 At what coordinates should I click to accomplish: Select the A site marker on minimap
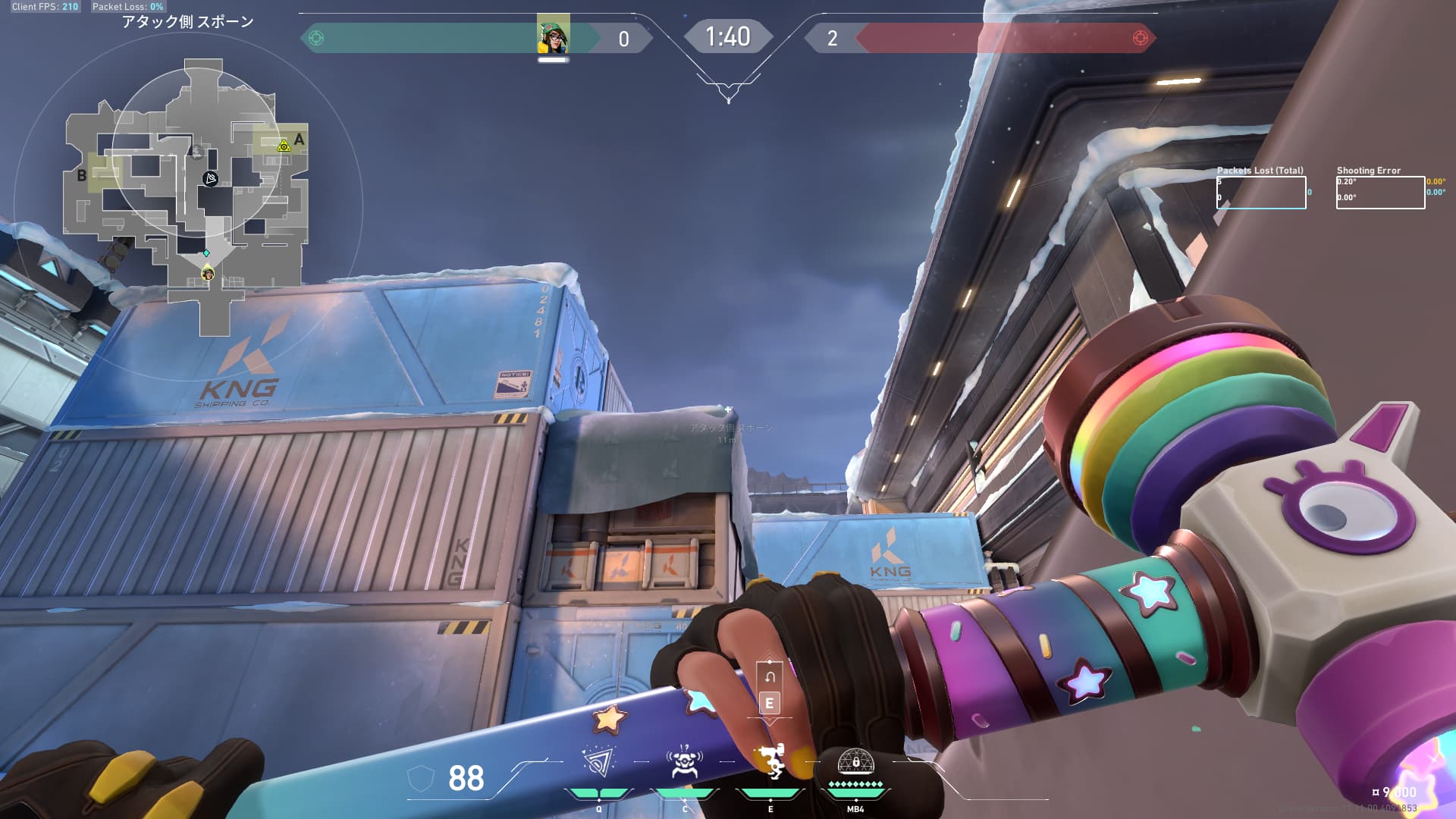pos(299,140)
